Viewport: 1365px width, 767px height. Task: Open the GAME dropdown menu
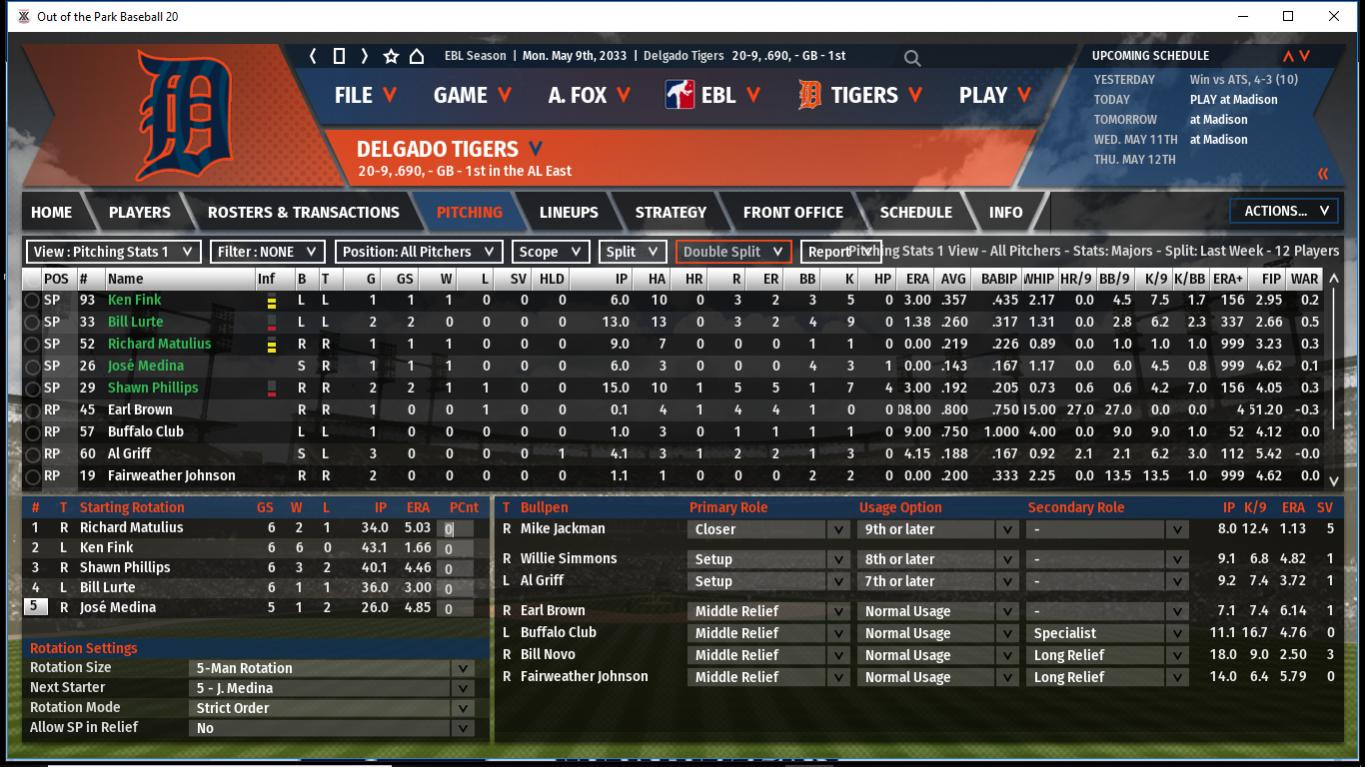pyautogui.click(x=472, y=95)
